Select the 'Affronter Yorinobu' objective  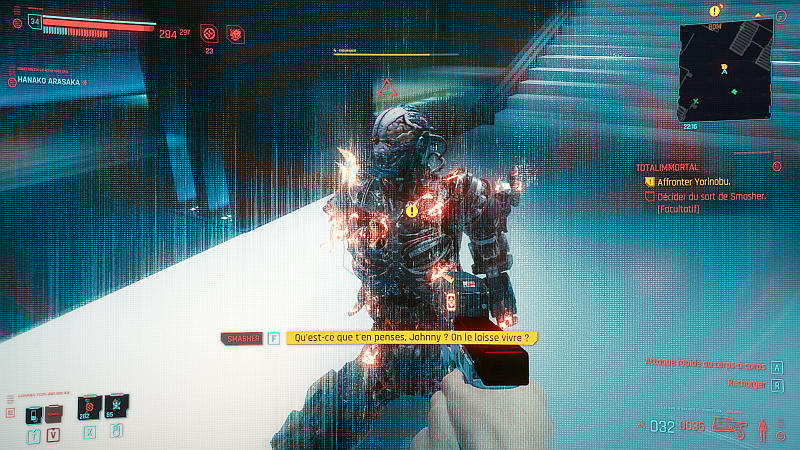[690, 182]
